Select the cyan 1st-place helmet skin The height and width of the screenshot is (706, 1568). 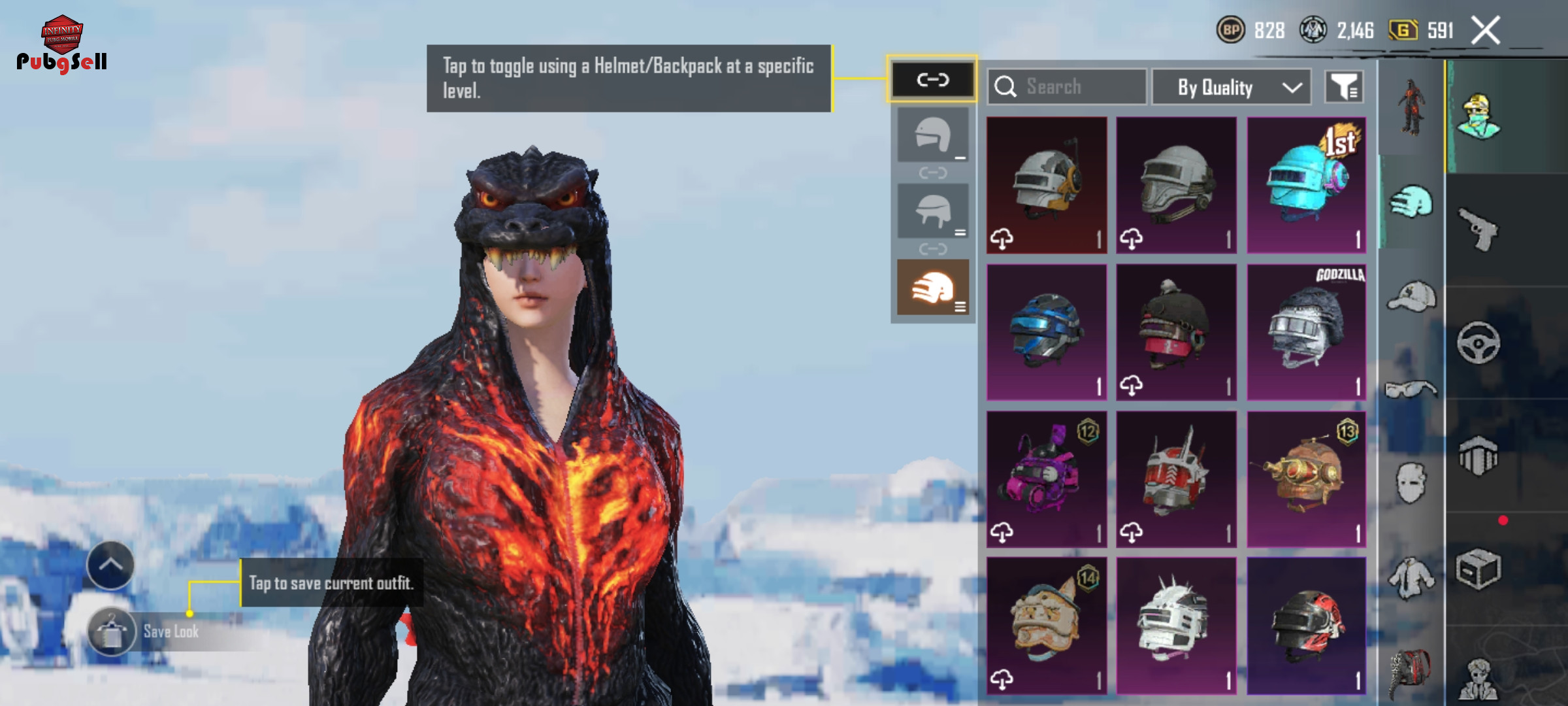click(x=1306, y=185)
